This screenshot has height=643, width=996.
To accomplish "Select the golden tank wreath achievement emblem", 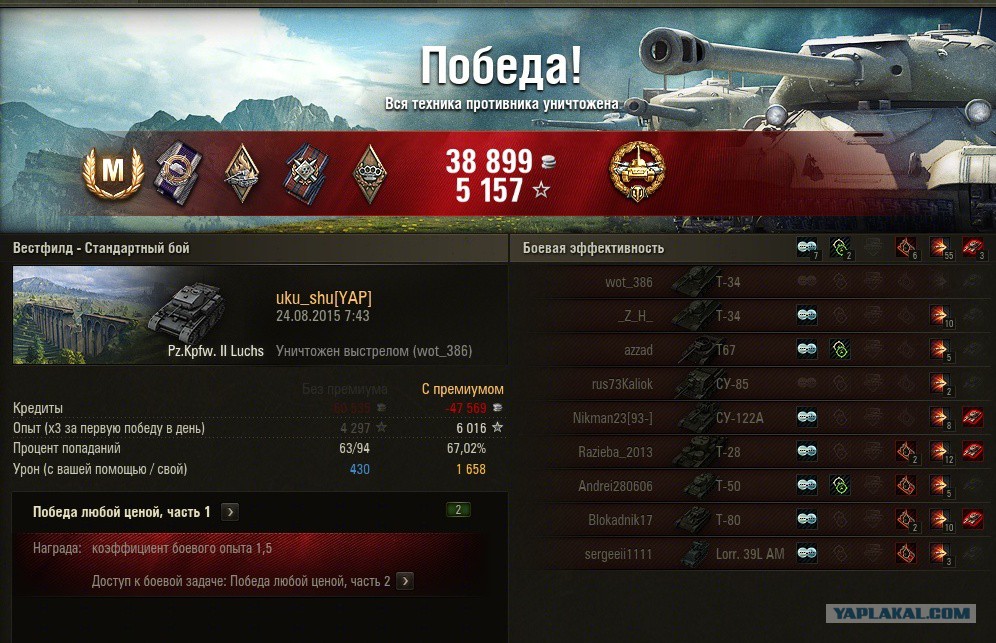I will [x=636, y=172].
